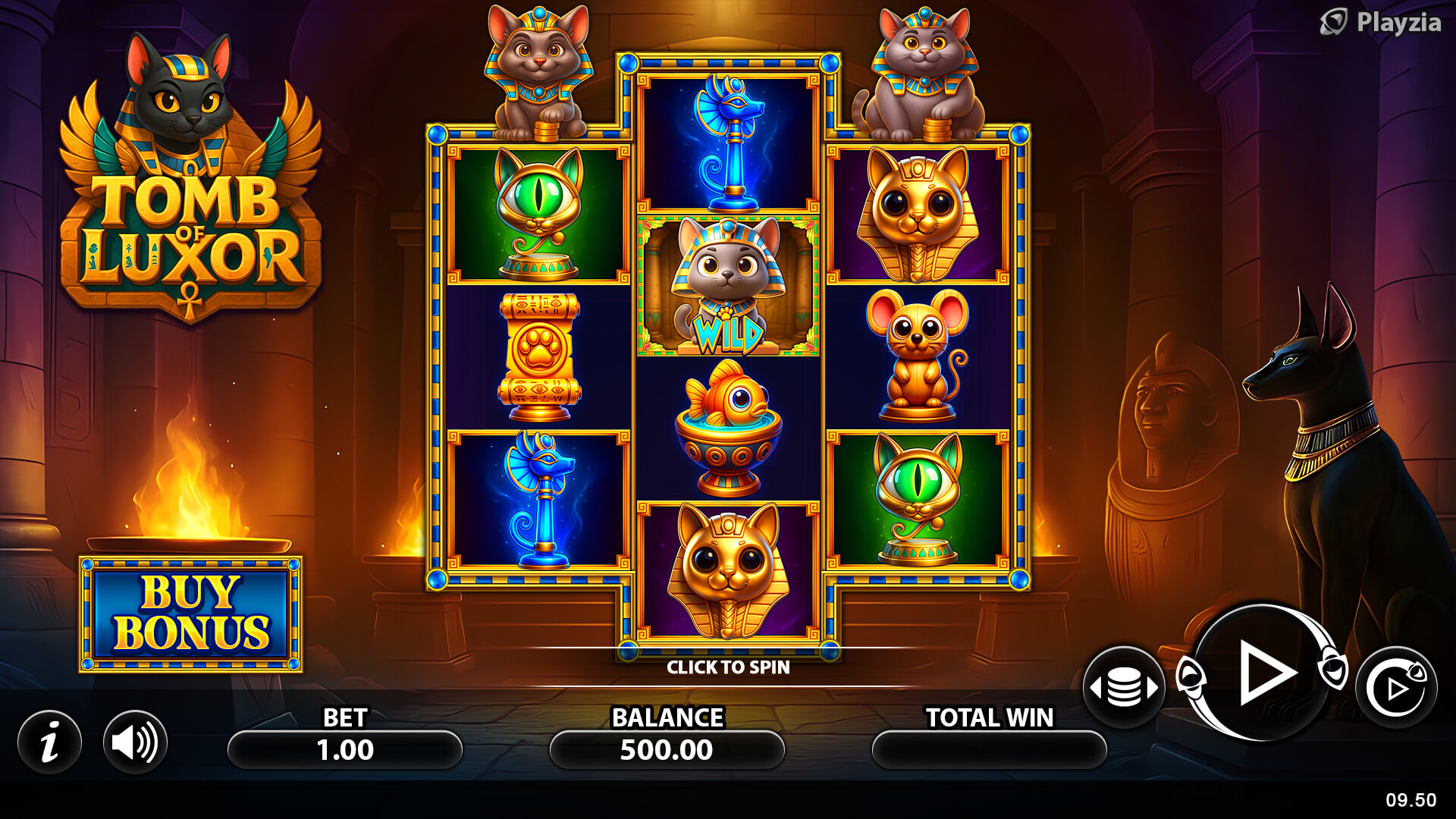
Task: Open the Buy Bonus feature
Action: click(190, 614)
